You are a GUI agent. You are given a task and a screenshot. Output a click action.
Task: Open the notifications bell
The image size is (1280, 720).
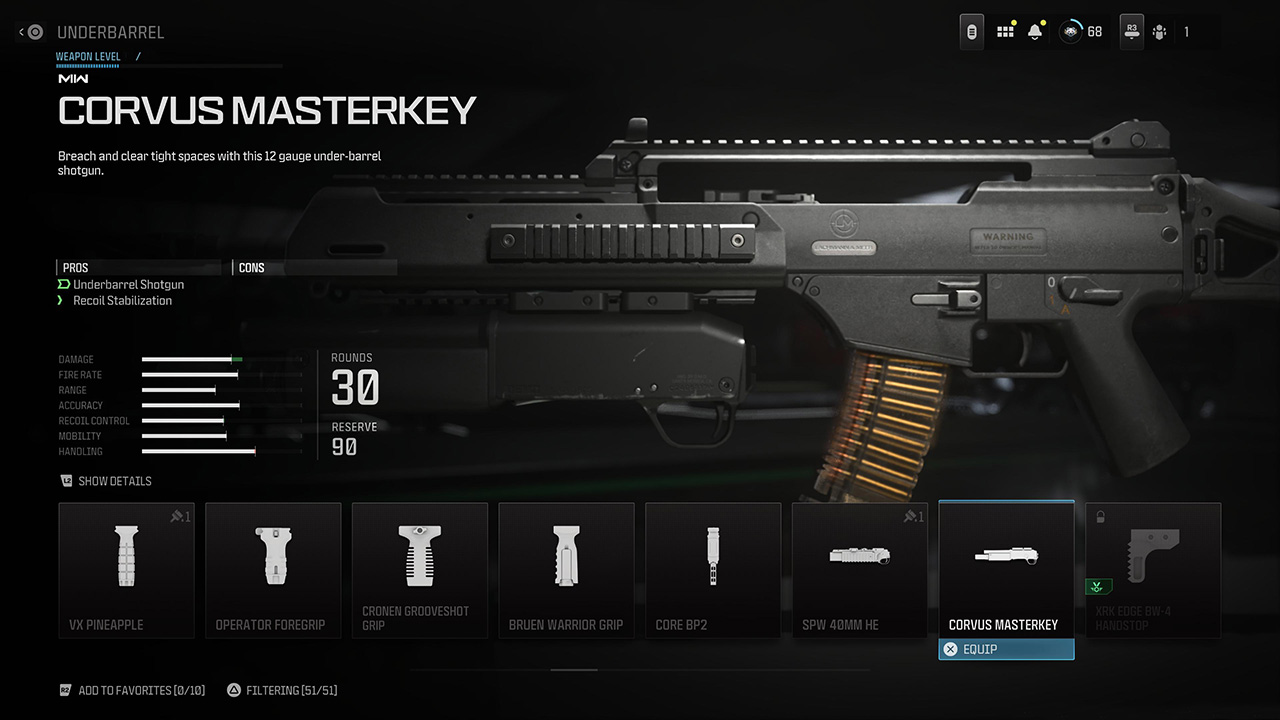(1035, 31)
